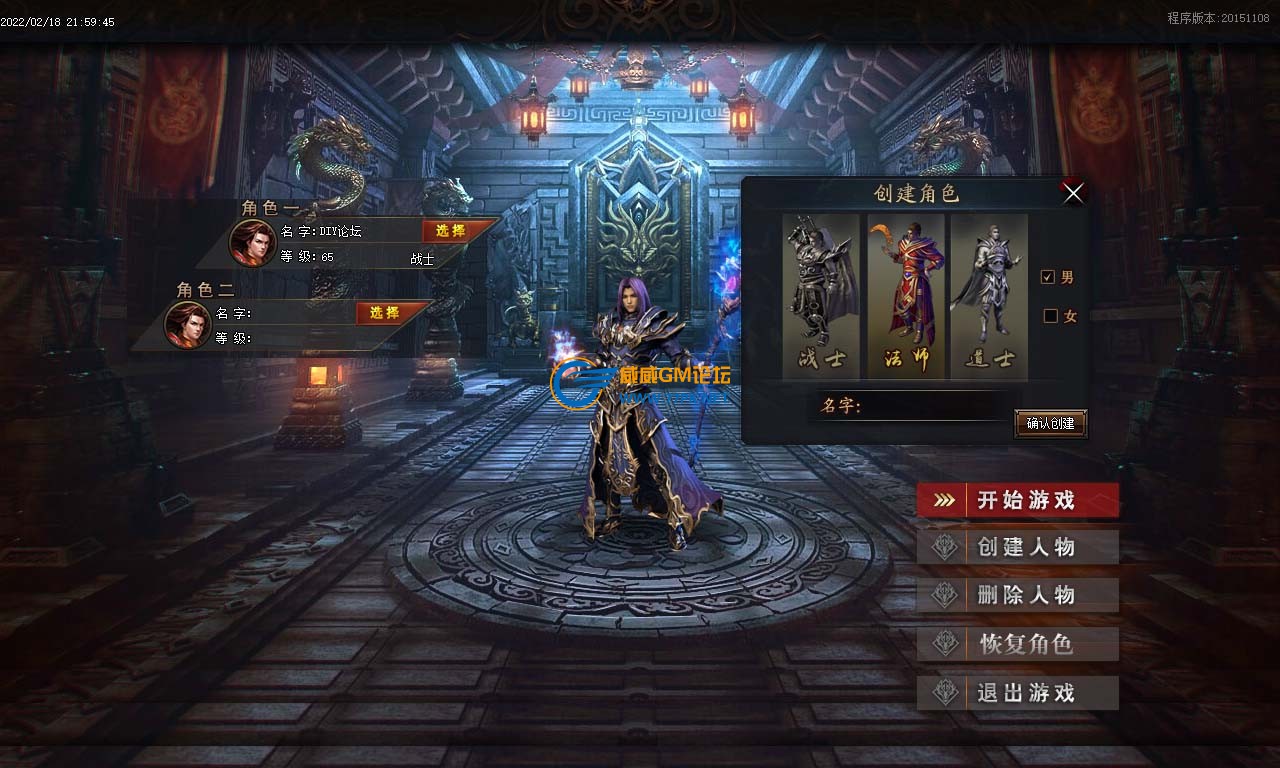Click 选择 for character slot 角色二
The width and height of the screenshot is (1280, 768).
[385, 313]
